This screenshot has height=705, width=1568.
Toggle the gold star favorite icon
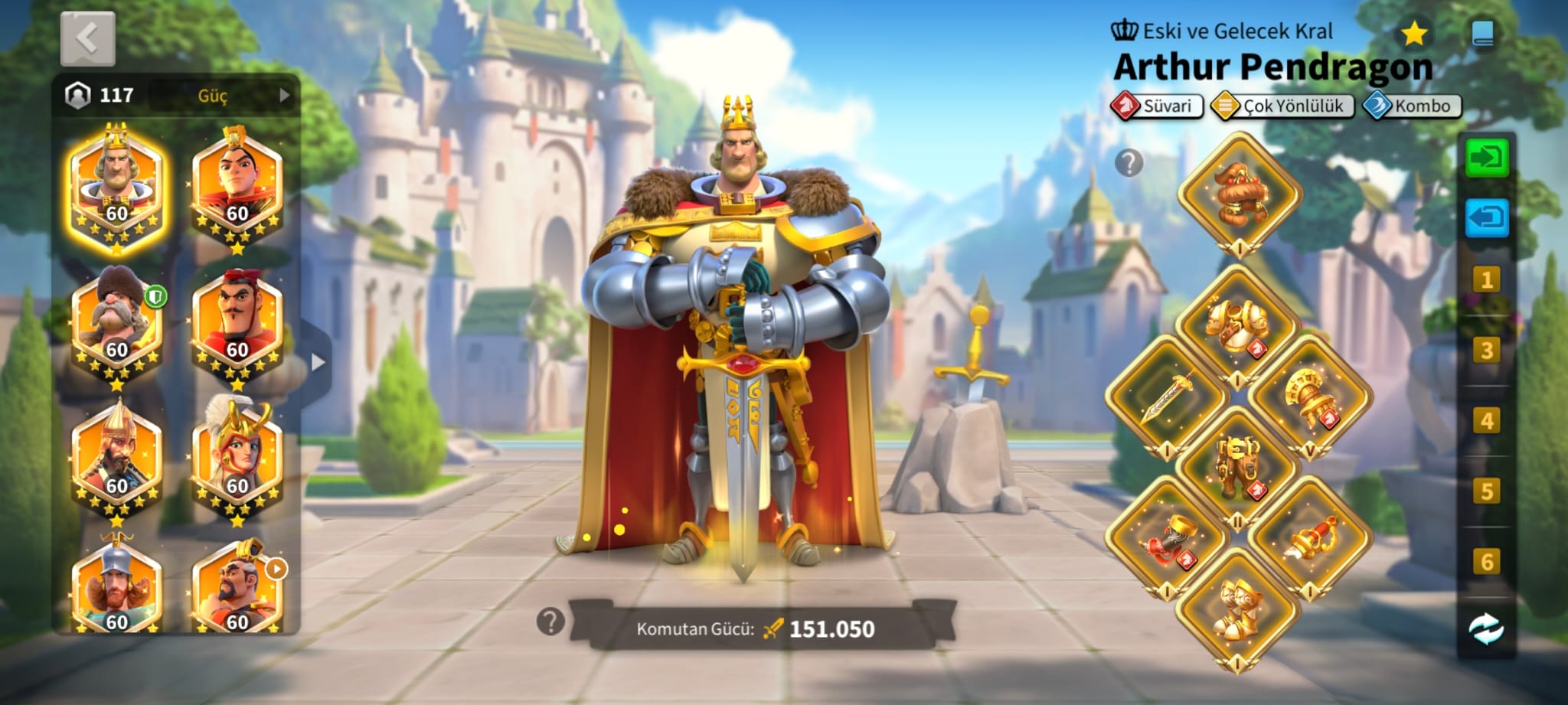pyautogui.click(x=1413, y=34)
